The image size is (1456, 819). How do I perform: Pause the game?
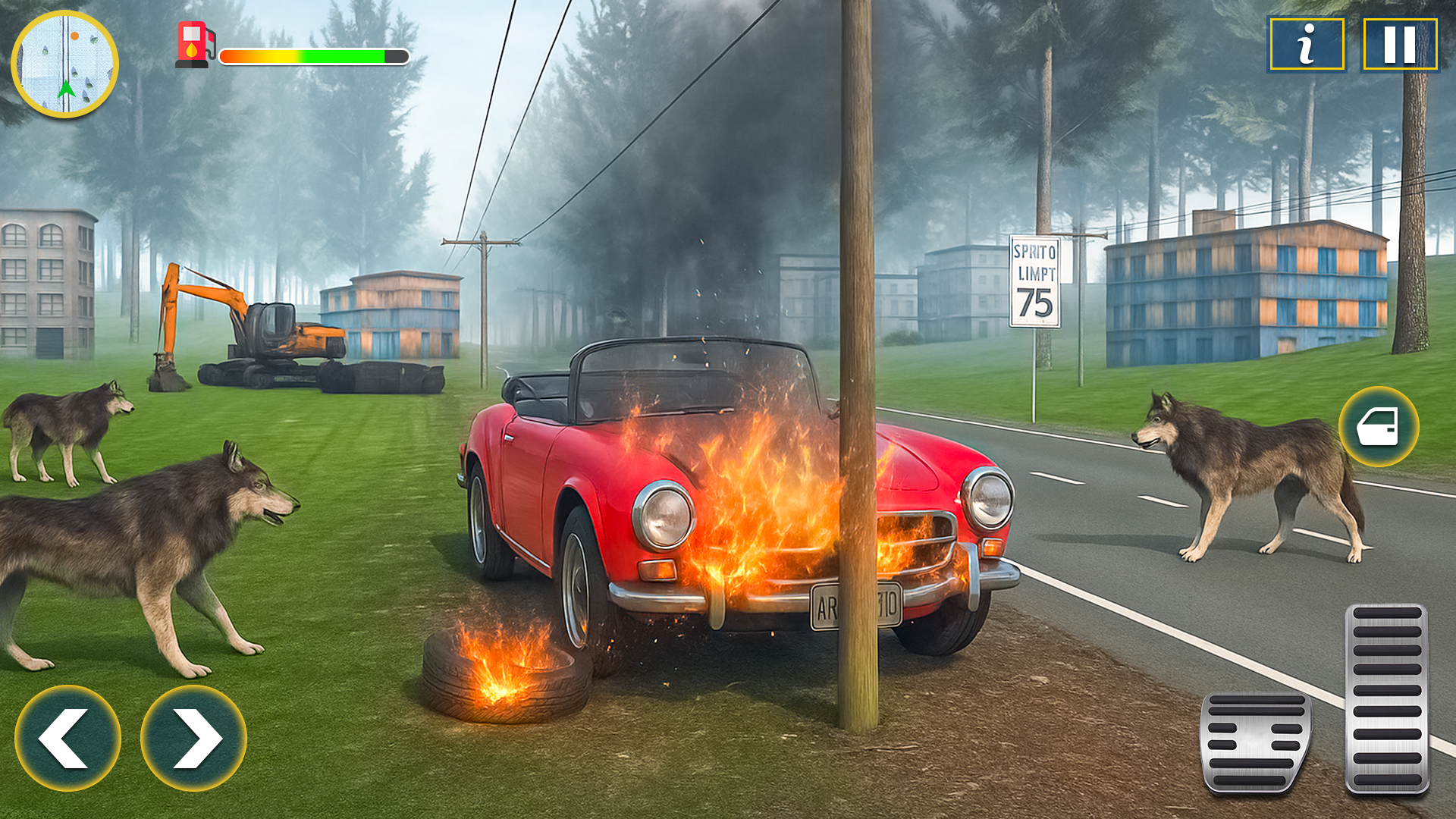[x=1400, y=45]
